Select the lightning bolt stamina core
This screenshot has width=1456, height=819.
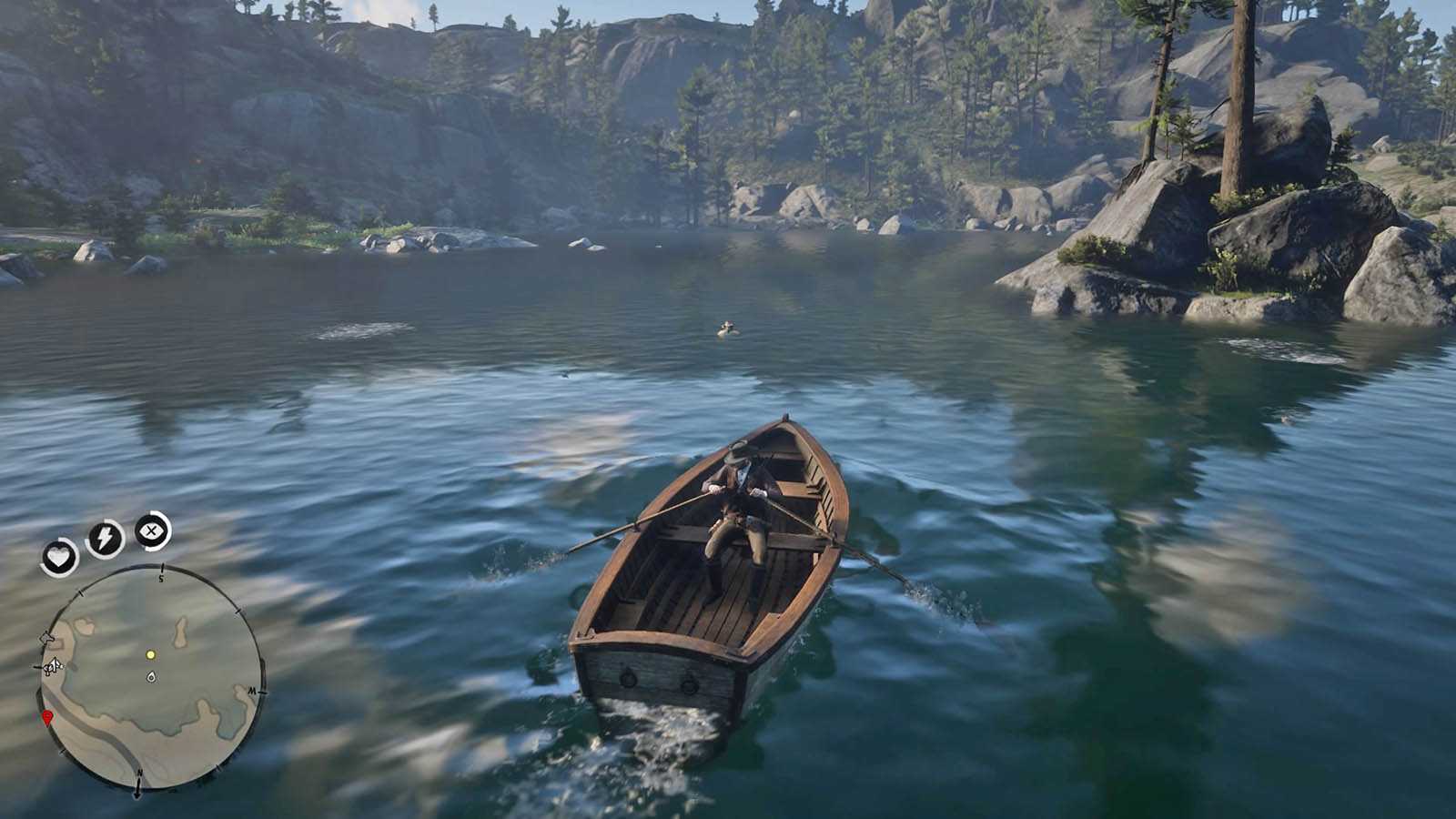tap(105, 539)
